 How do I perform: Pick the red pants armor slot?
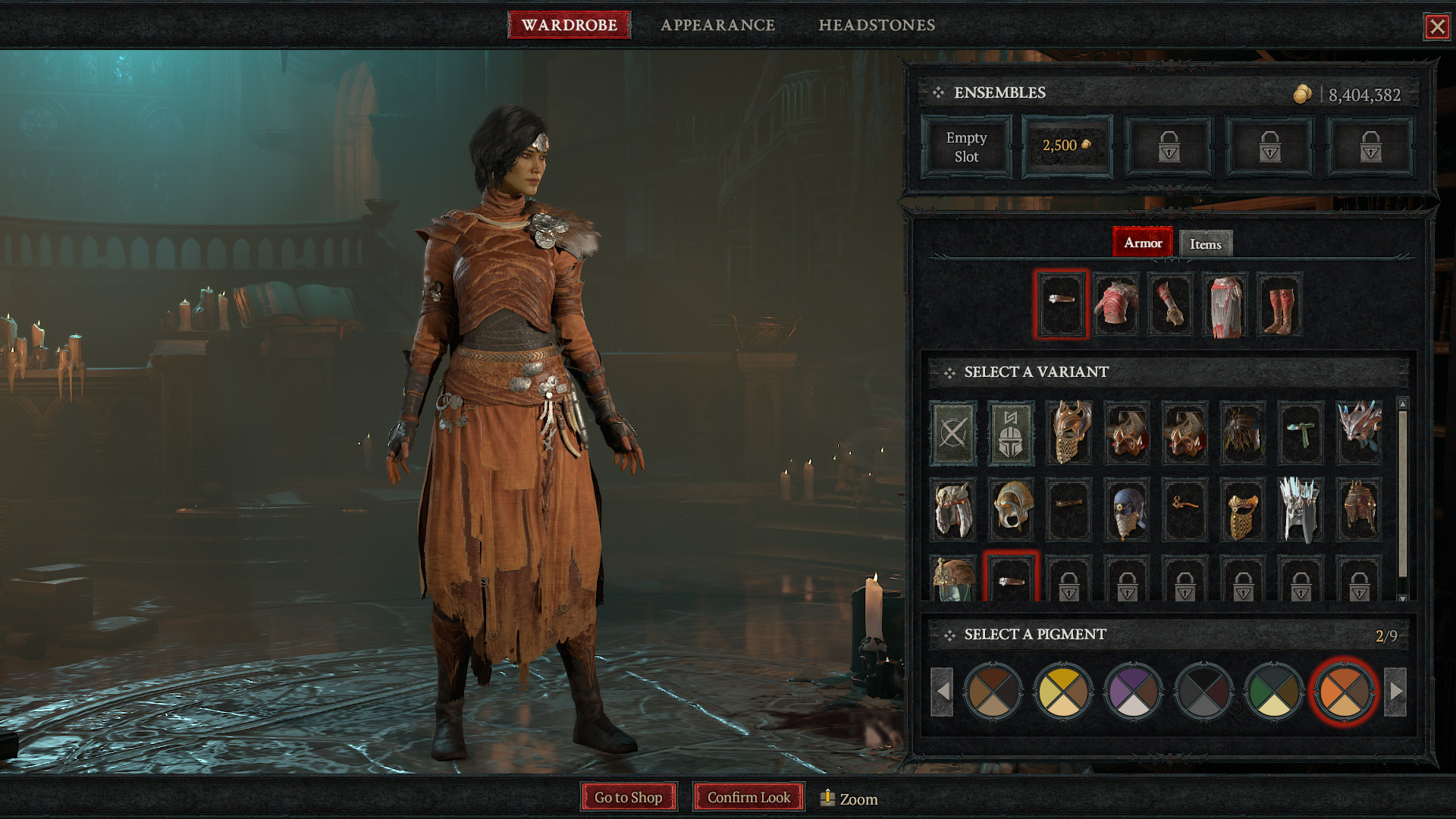(x=1225, y=304)
